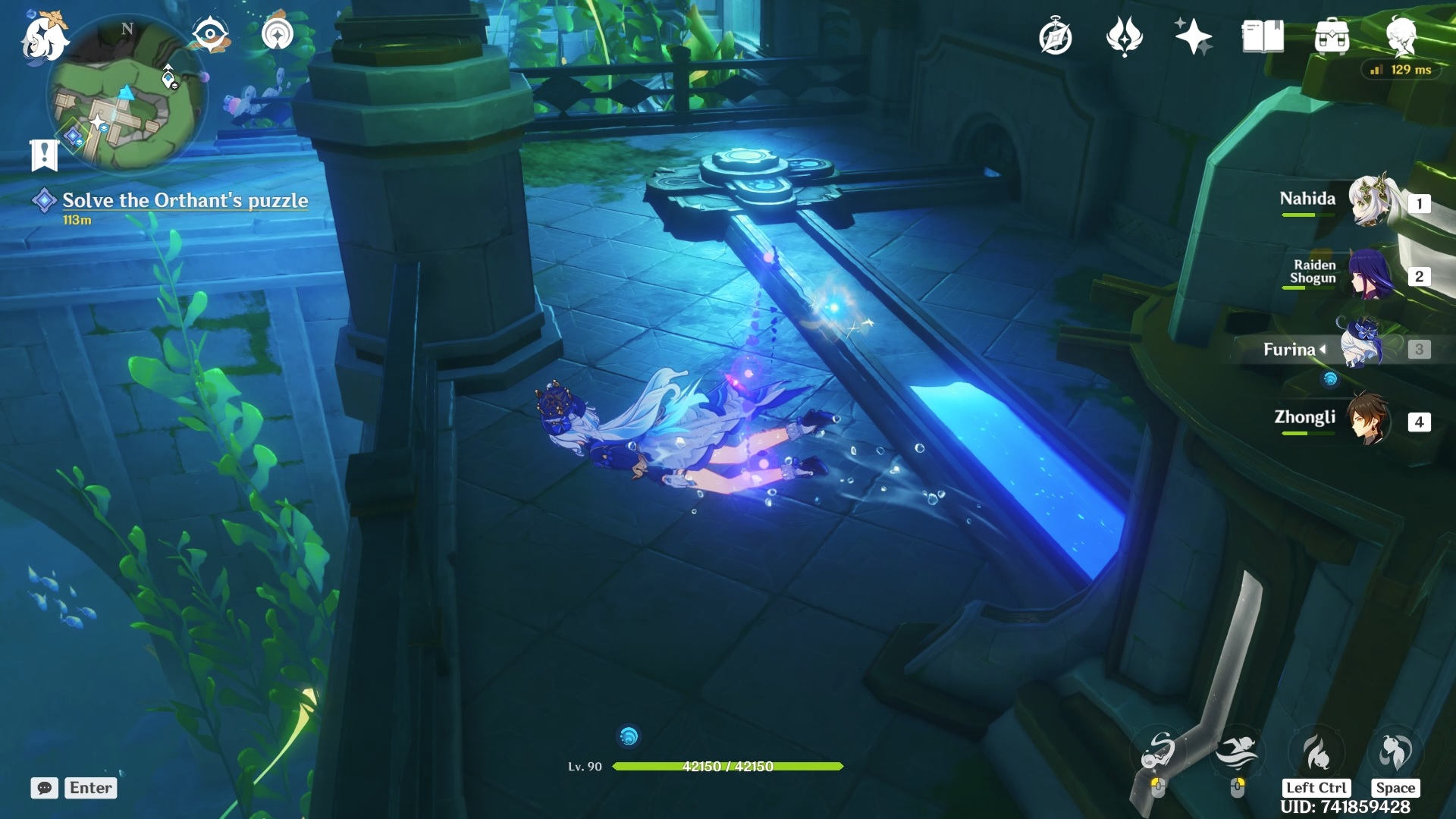Open the Paimon menu icon
The height and width of the screenshot is (819, 1456).
coord(44,36)
